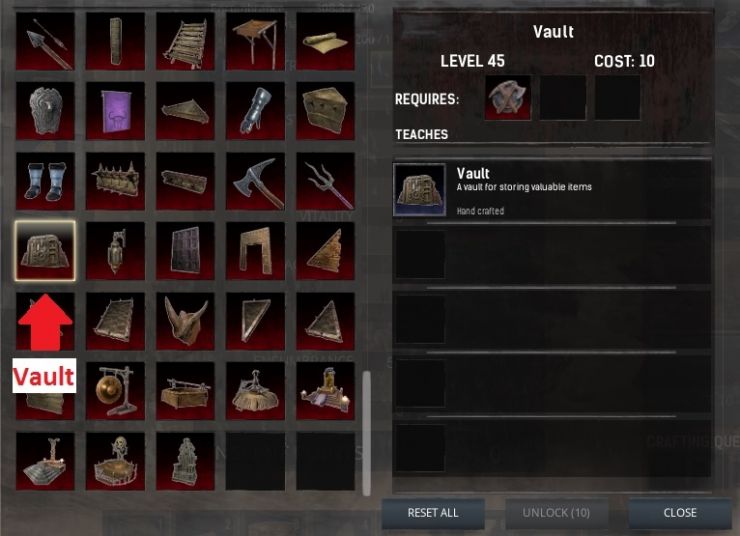Choose the spear and arrow recipe
The width and height of the screenshot is (740, 536).
tap(45, 41)
